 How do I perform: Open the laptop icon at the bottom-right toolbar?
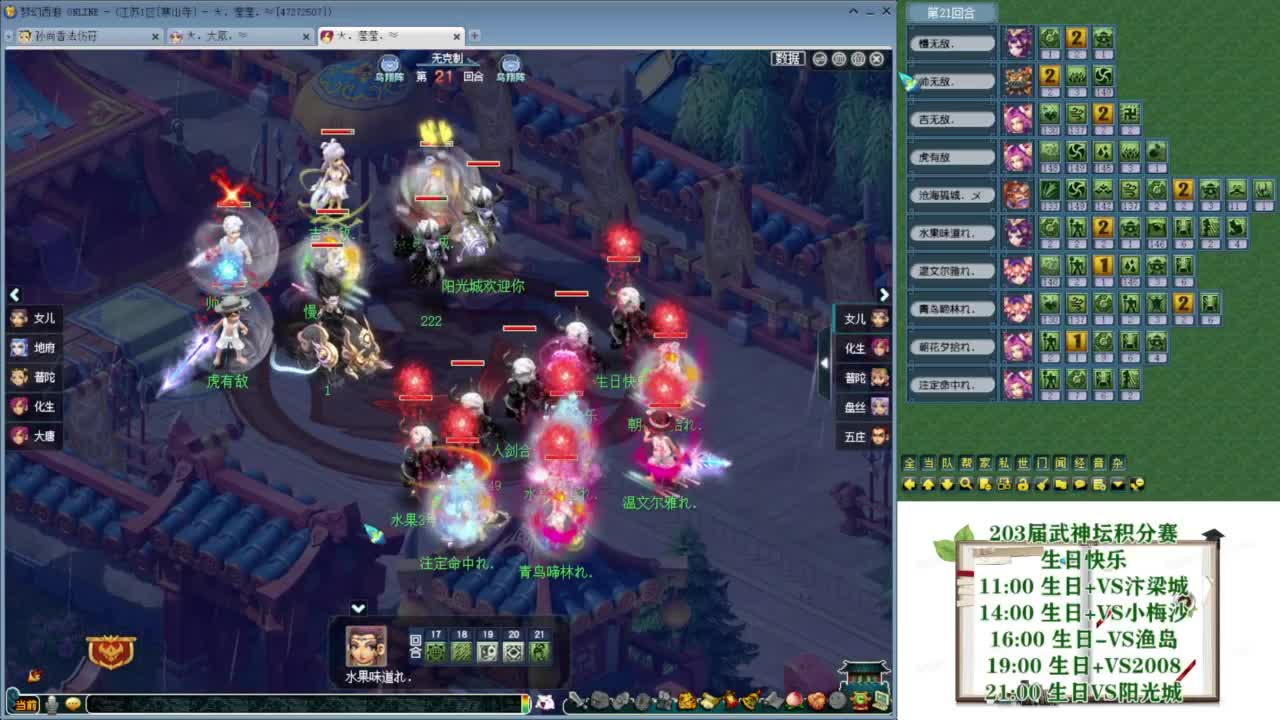(880, 700)
